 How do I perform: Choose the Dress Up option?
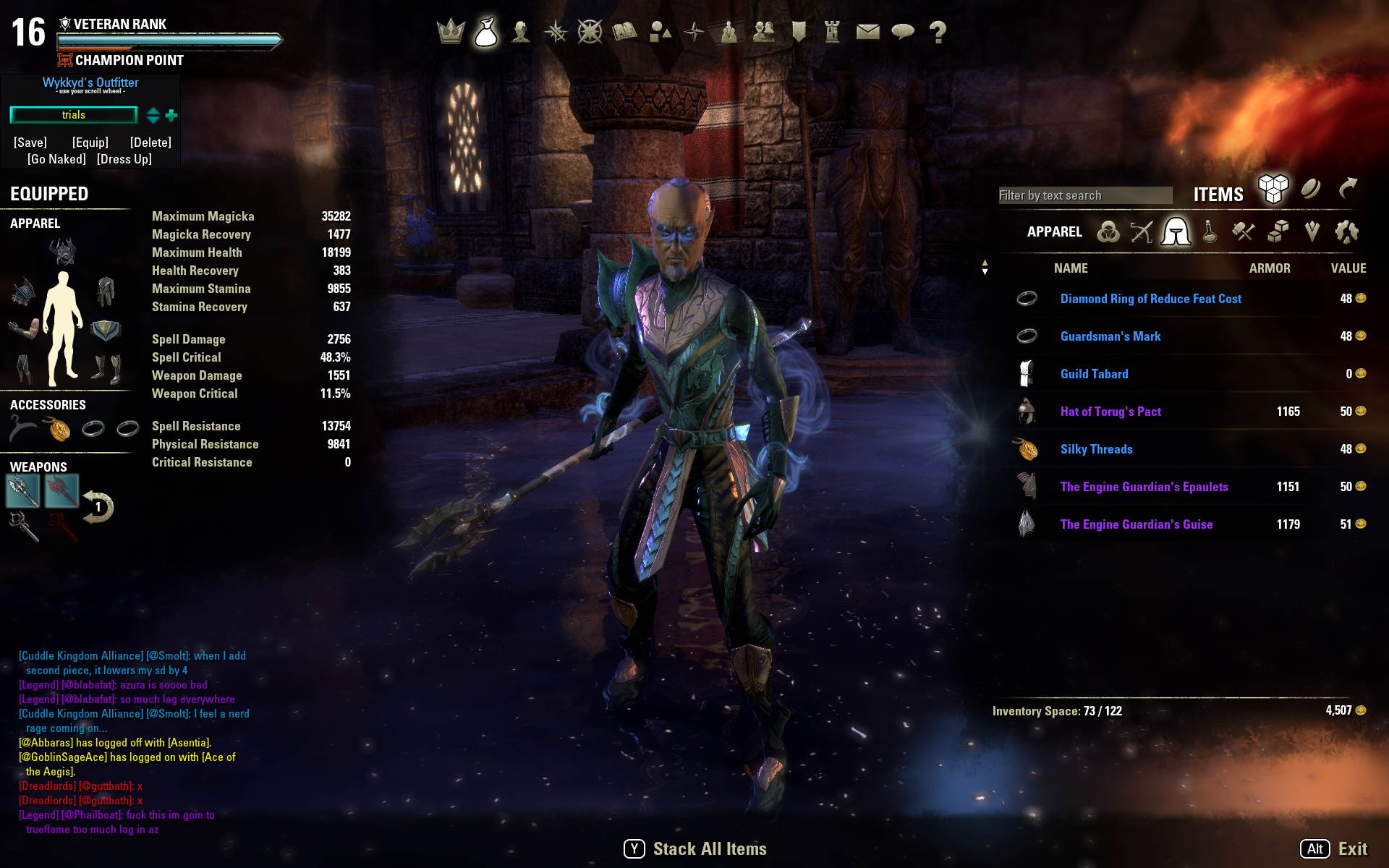click(124, 159)
